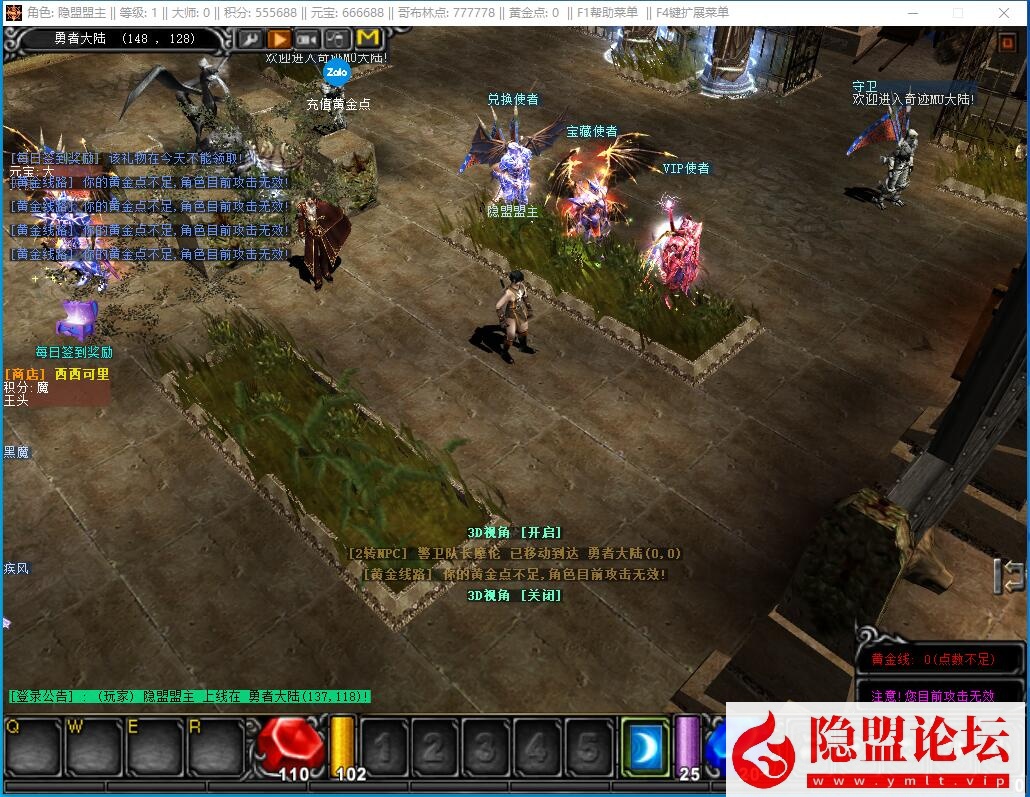The height and width of the screenshot is (797, 1030).
Task: Use the red health potion slot
Action: (290, 745)
